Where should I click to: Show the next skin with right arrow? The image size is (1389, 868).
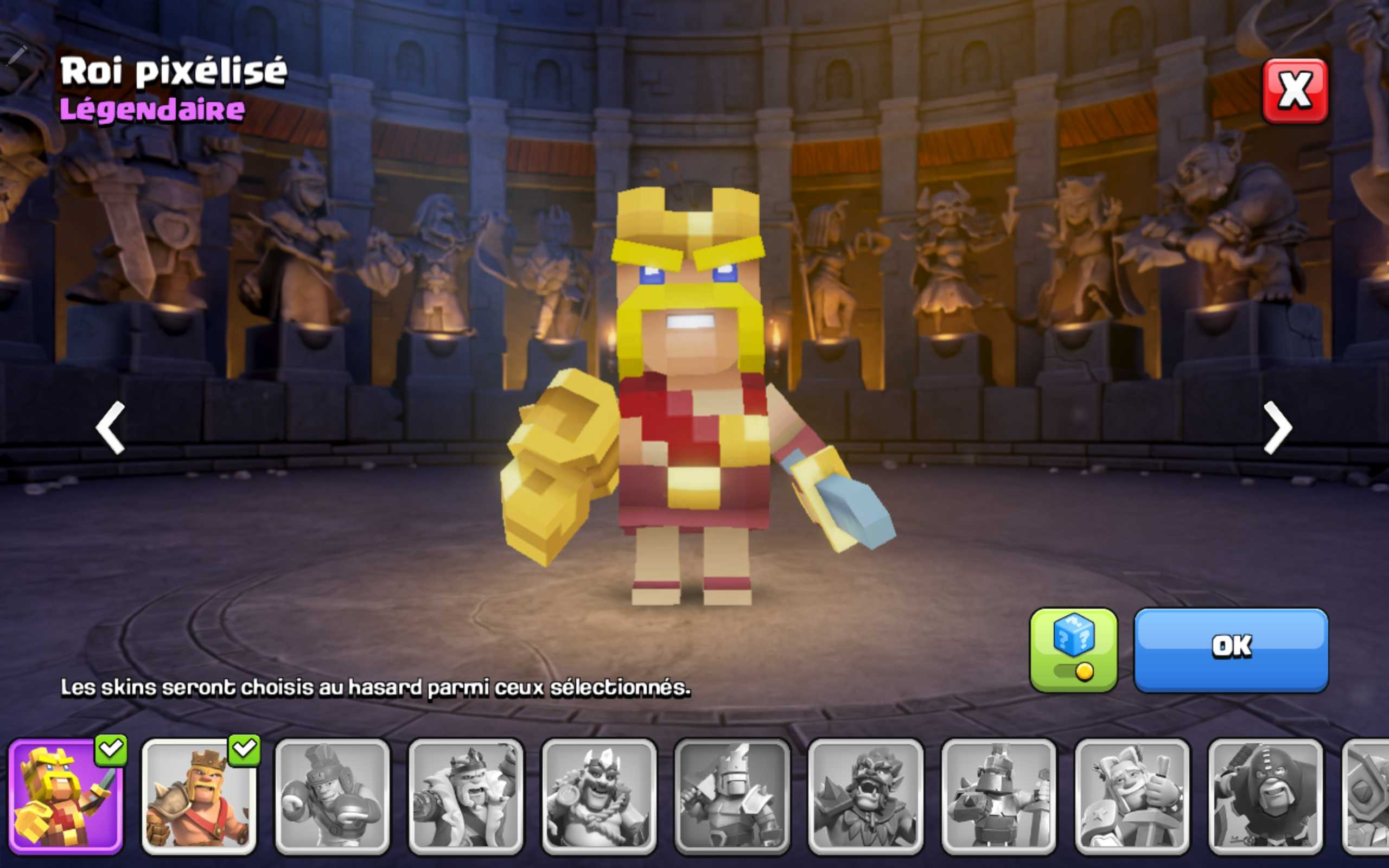[1278, 427]
